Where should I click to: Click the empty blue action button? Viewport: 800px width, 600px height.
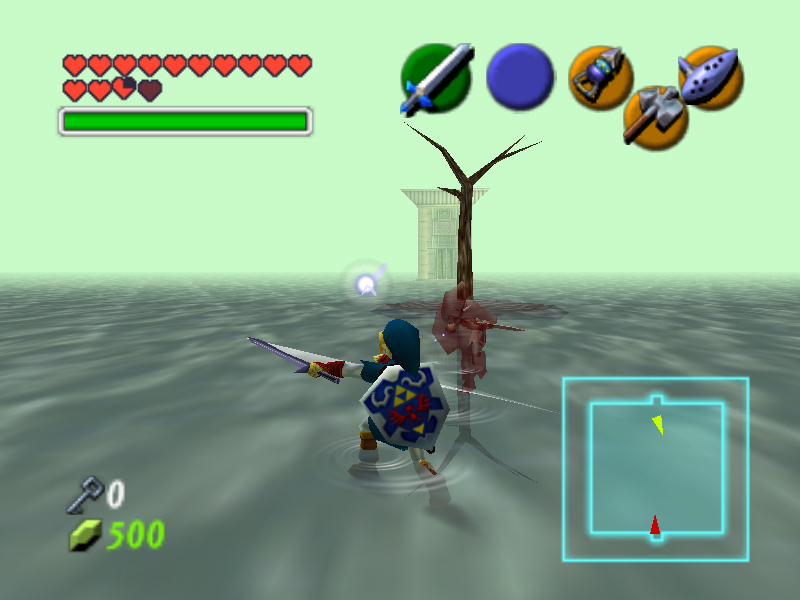point(520,77)
